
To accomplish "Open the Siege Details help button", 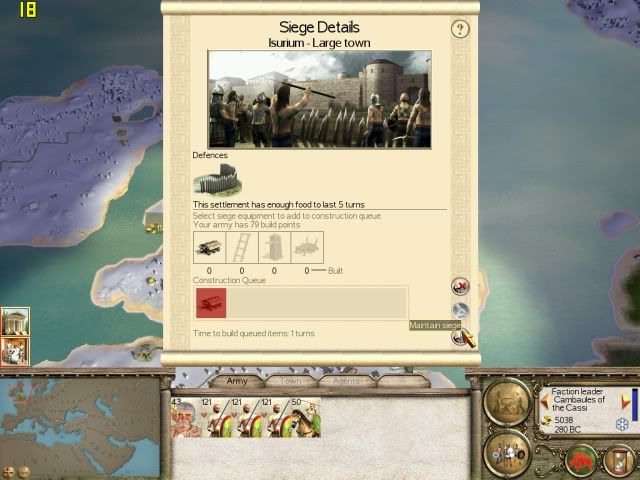I will tap(460, 30).
